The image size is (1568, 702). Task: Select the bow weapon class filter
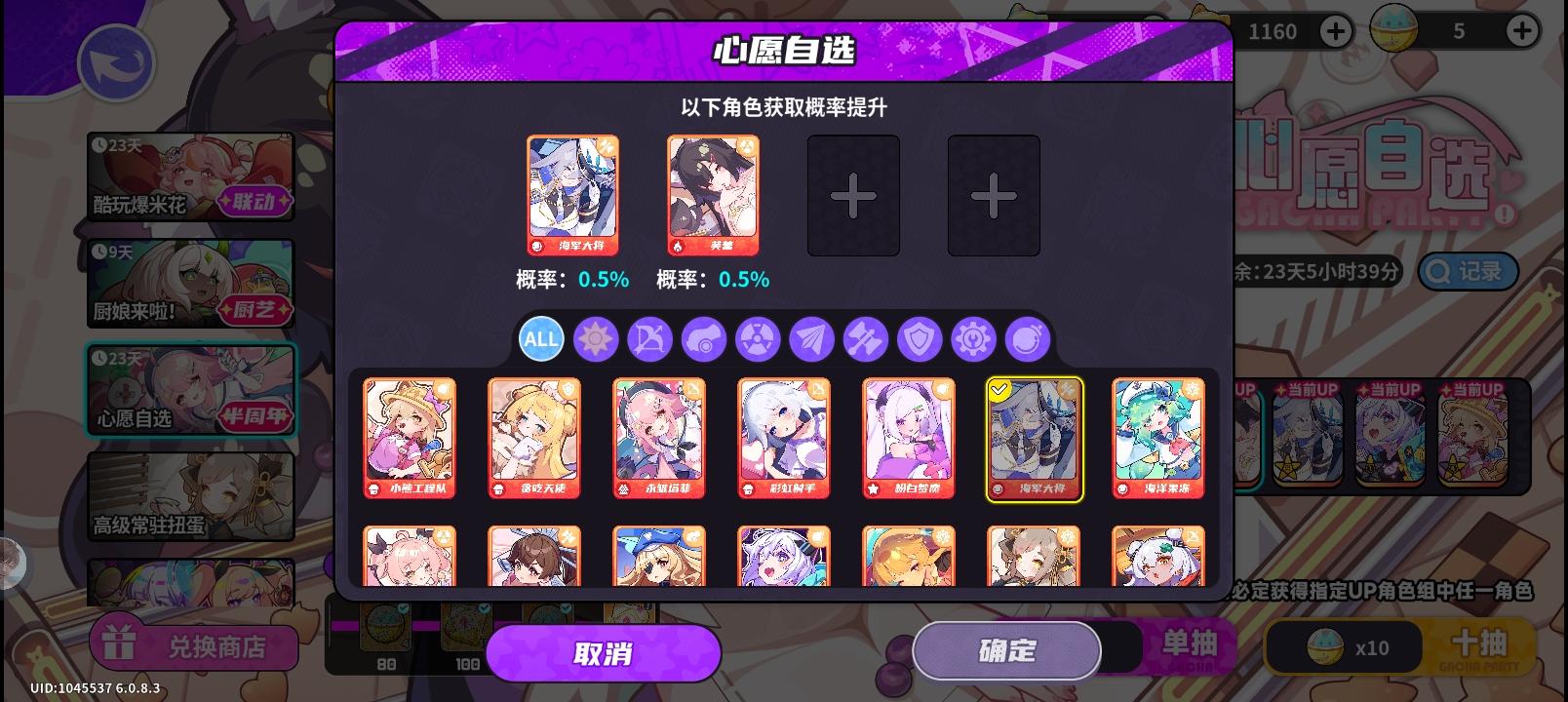649,339
